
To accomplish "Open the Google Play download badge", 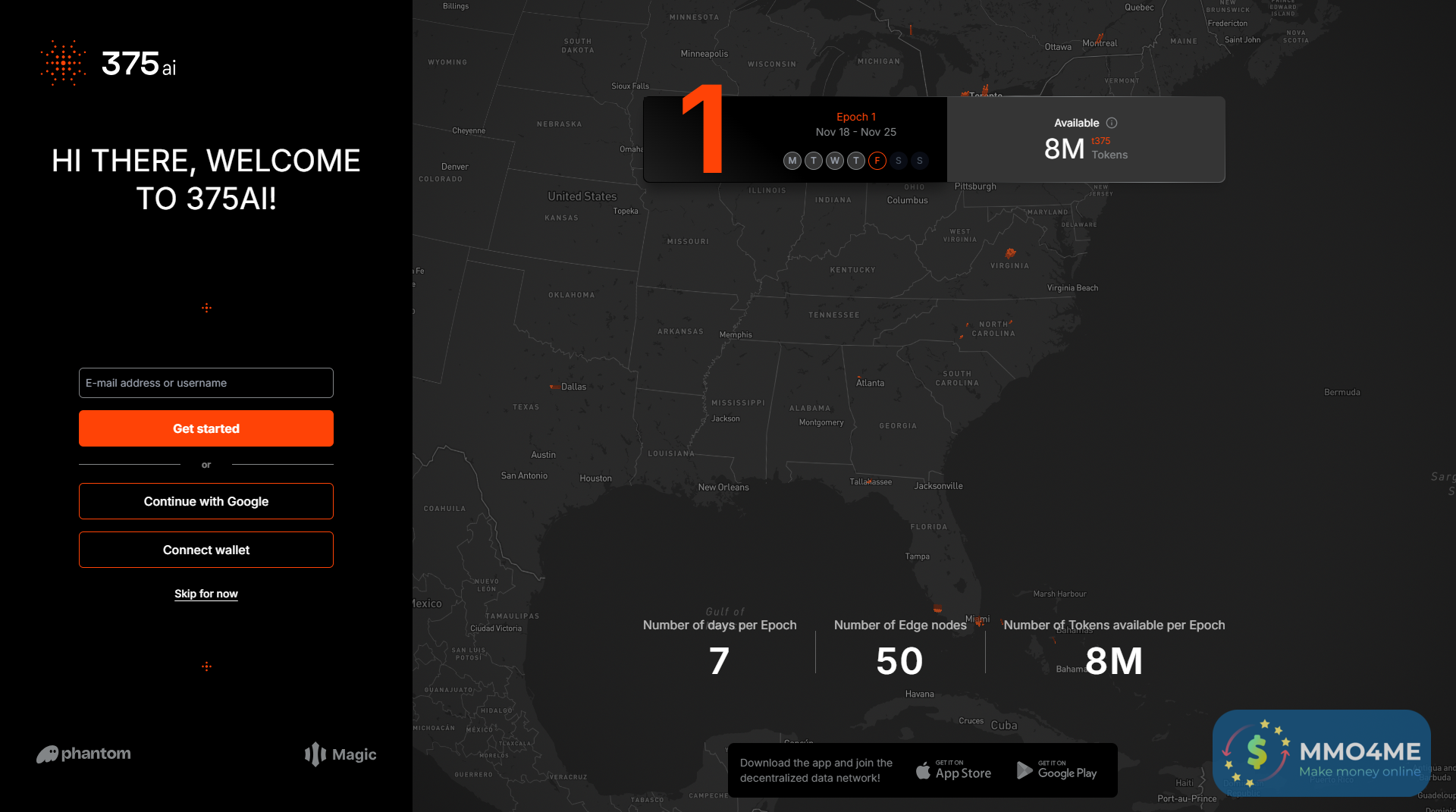I will tap(1056, 771).
